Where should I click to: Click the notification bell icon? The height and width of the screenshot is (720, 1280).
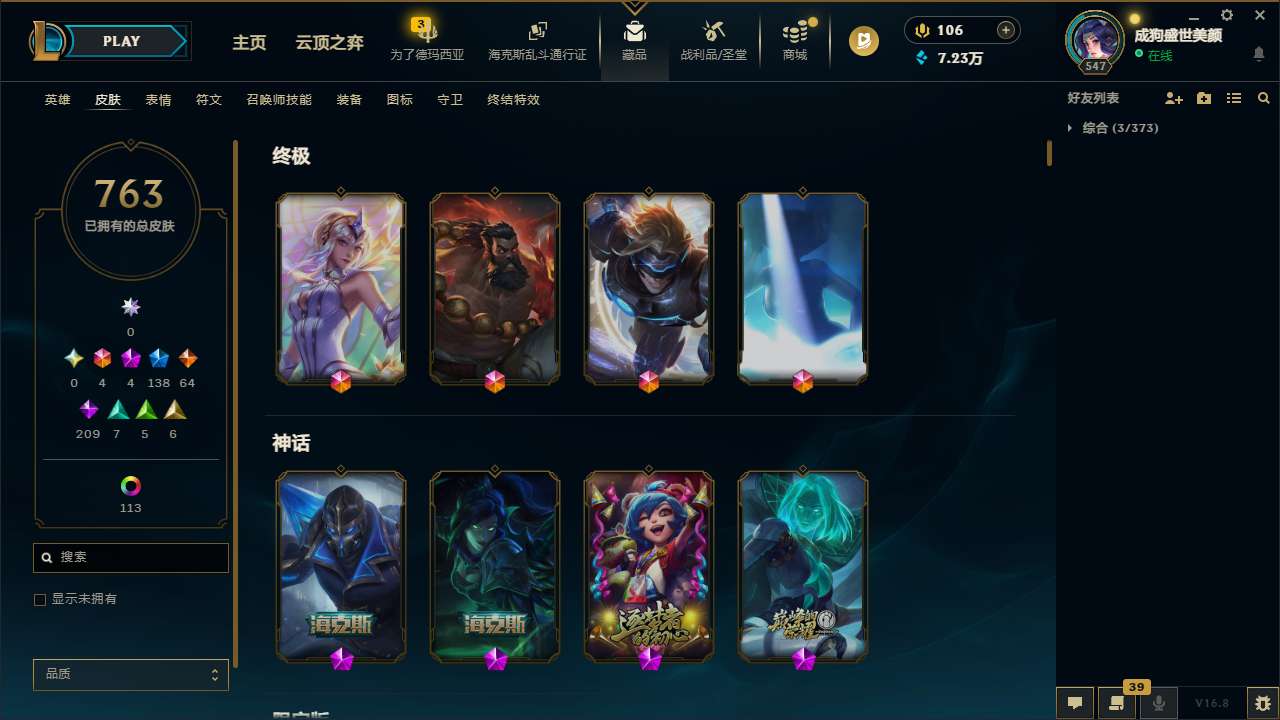(x=1260, y=53)
